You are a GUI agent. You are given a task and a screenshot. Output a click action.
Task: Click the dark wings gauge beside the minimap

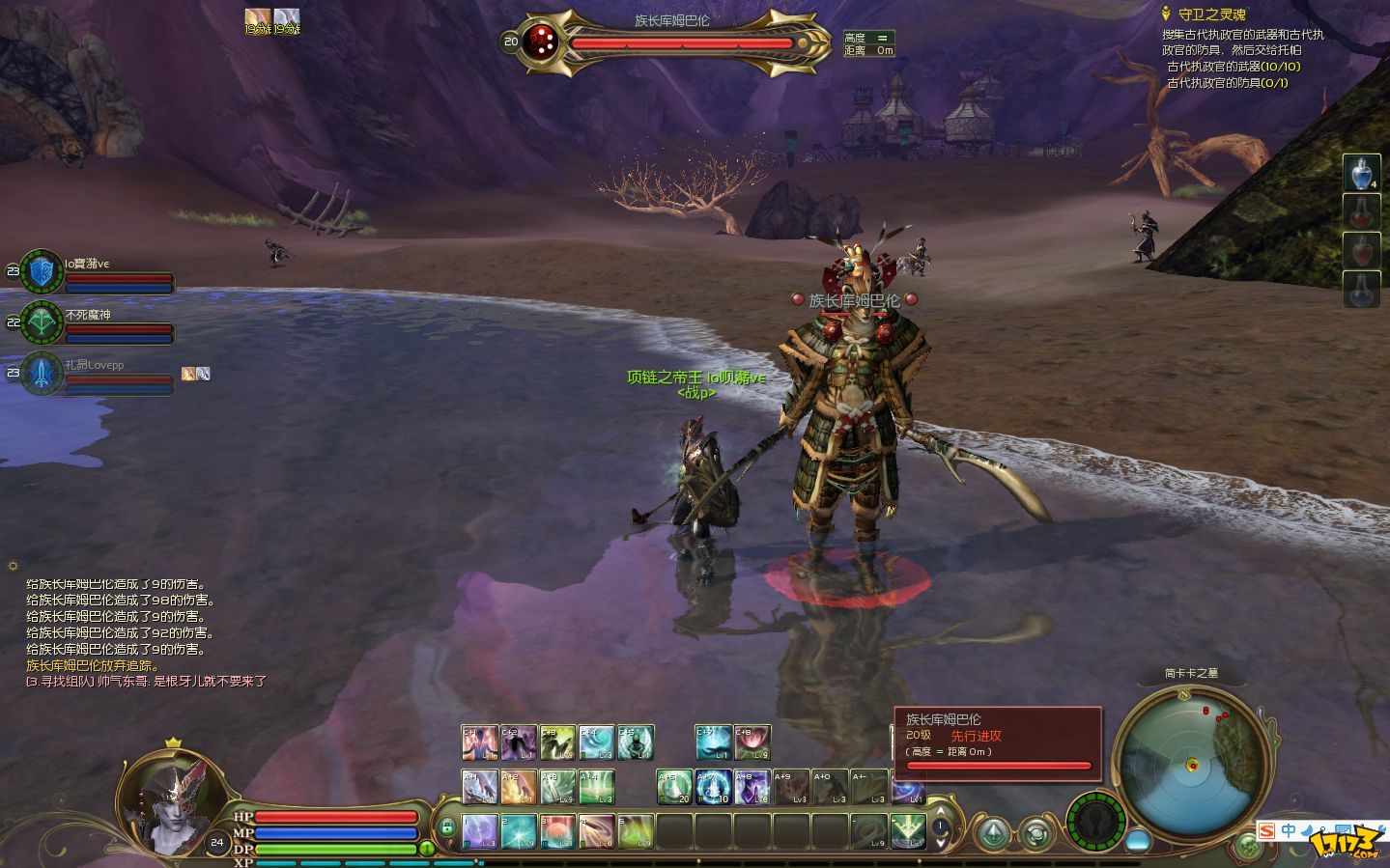1095,821
